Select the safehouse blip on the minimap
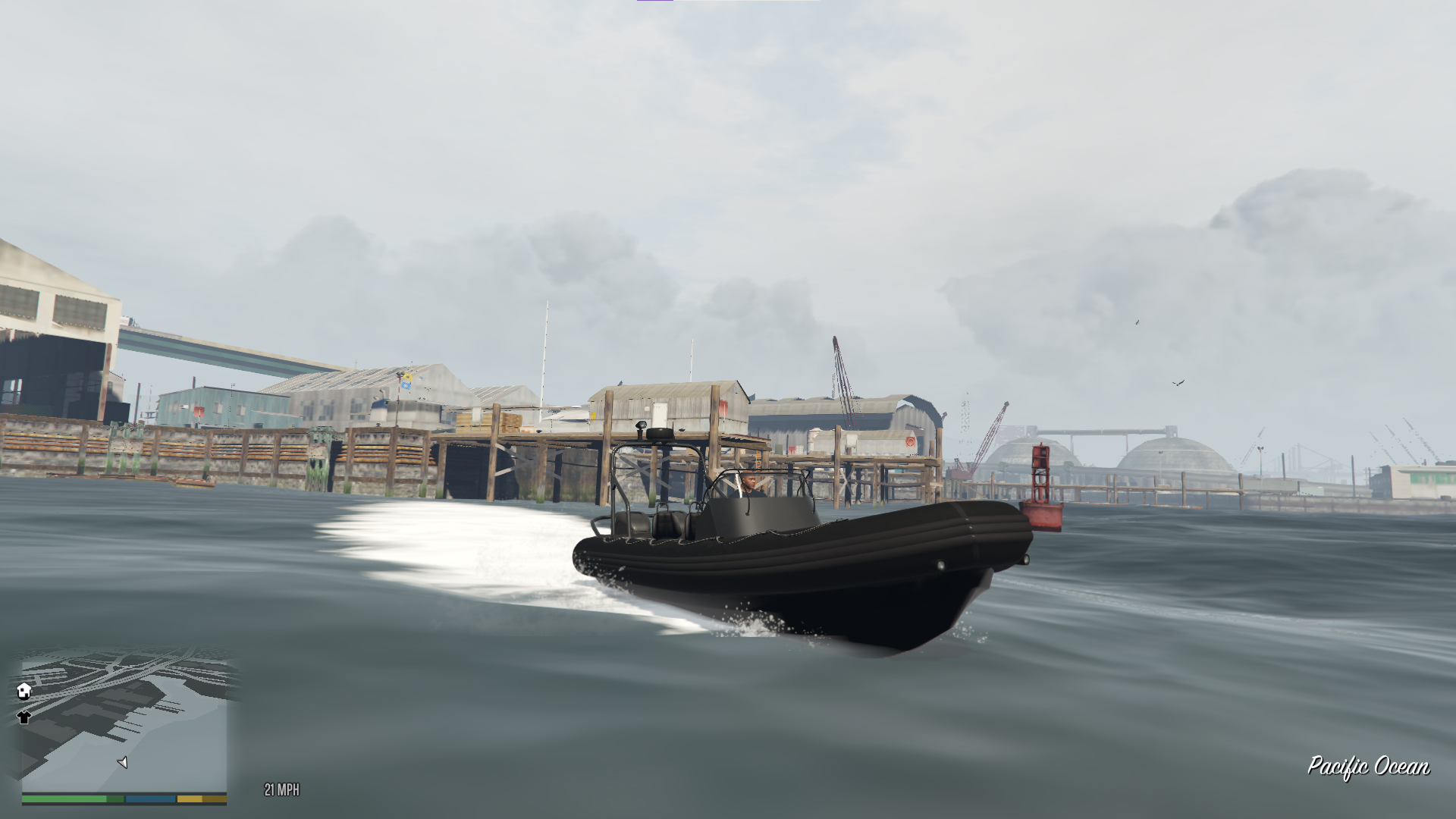 click(24, 691)
